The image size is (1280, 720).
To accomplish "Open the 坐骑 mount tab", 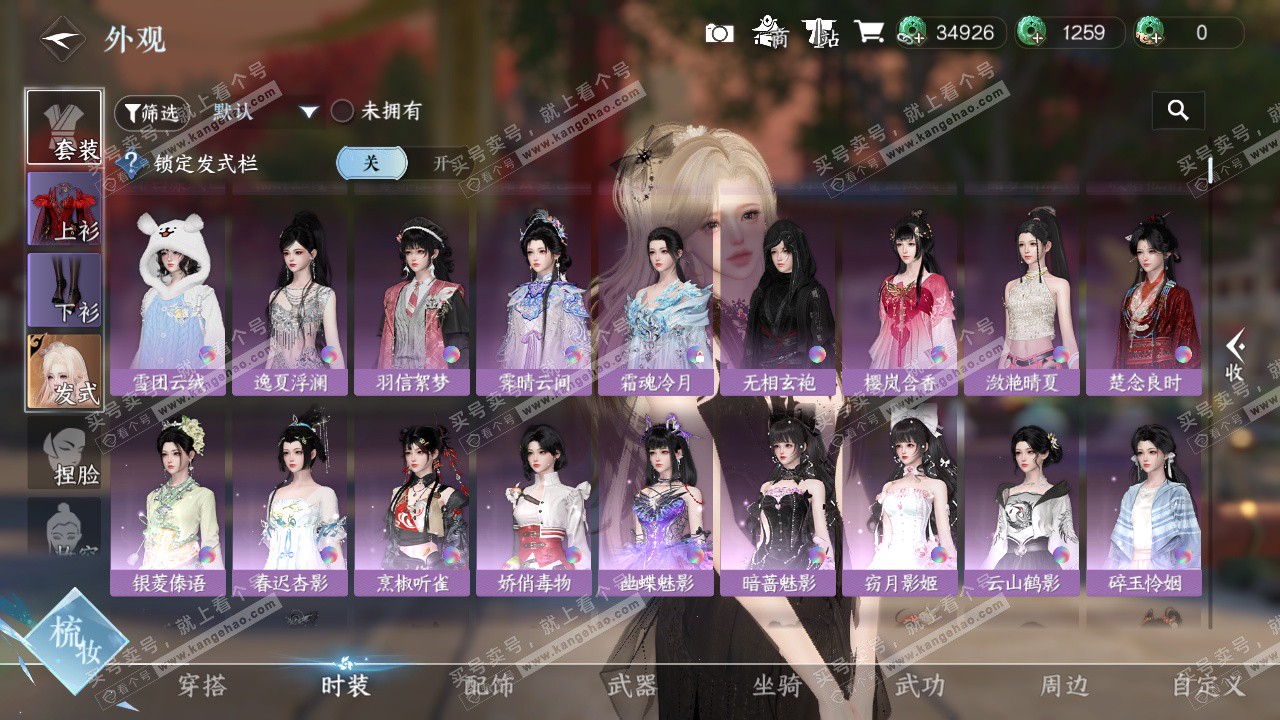I will 776,685.
